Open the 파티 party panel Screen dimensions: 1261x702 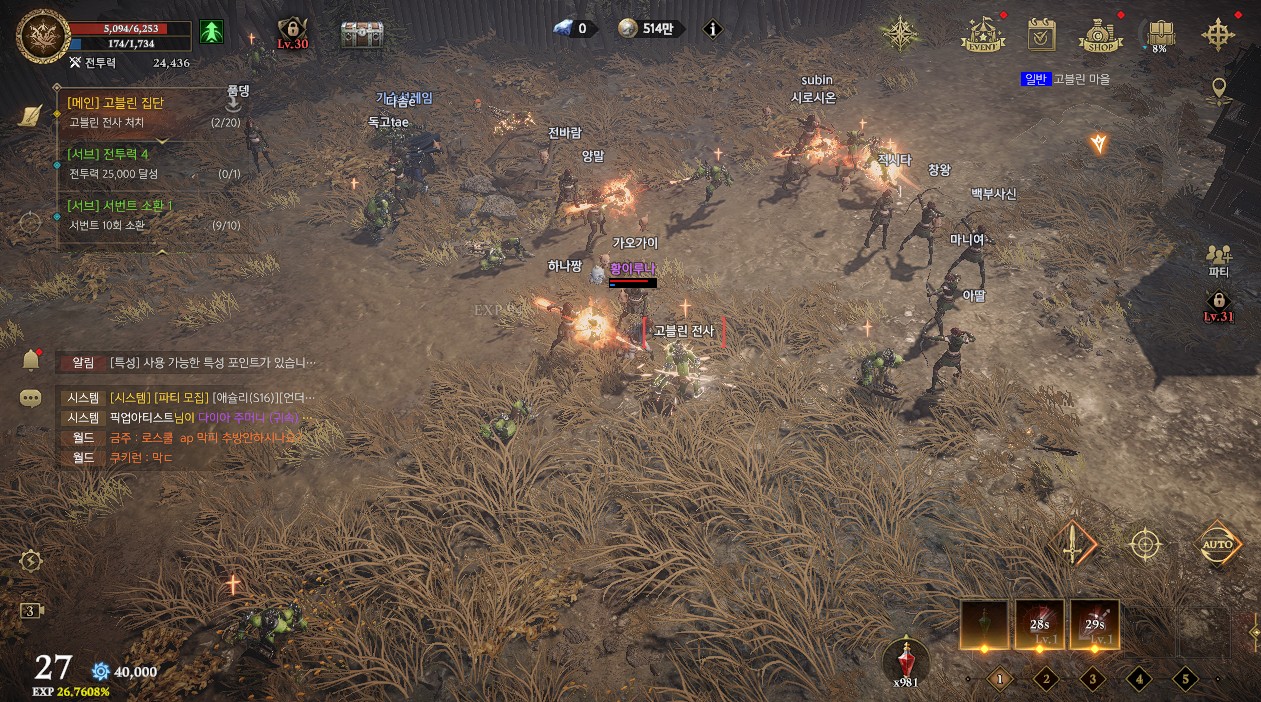click(x=1218, y=260)
